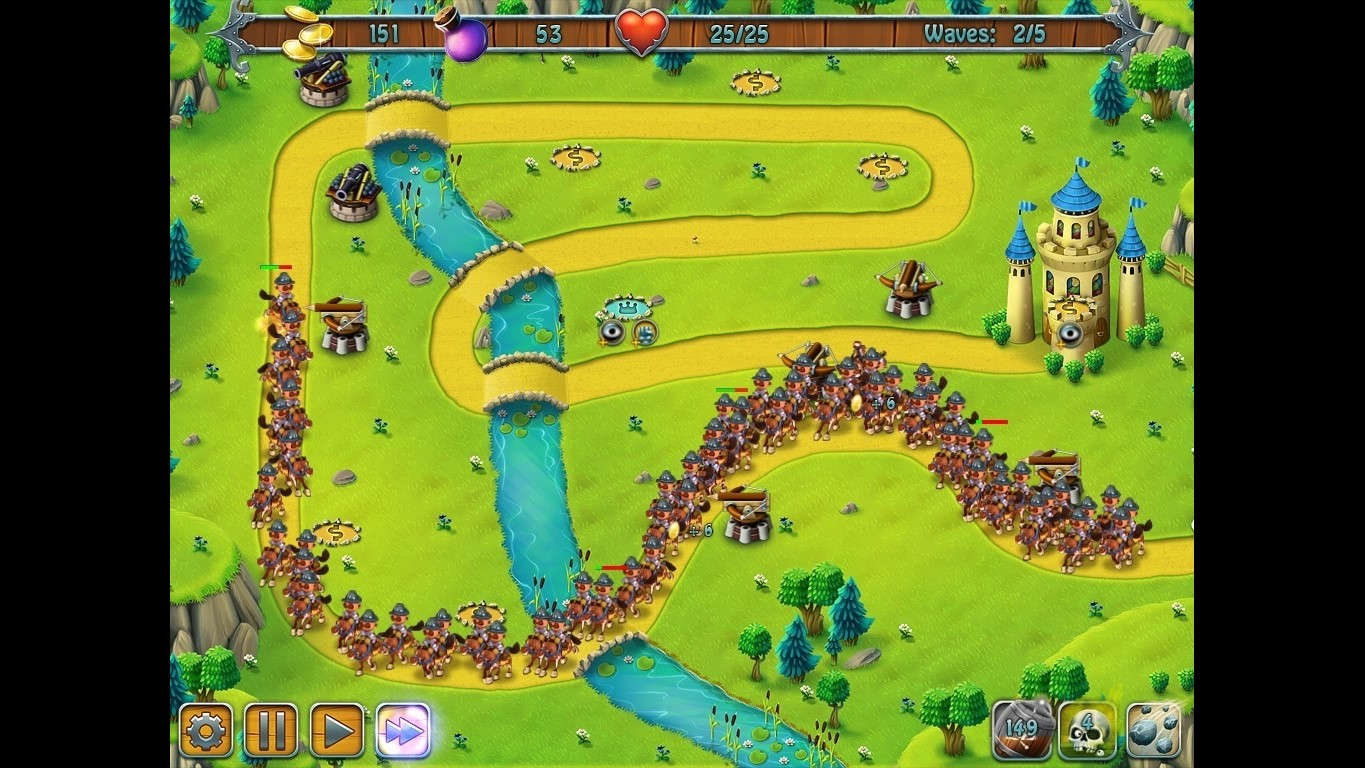Open the castle upgrade option beside the pond
The width and height of the screenshot is (1365, 768).
coord(646,333)
